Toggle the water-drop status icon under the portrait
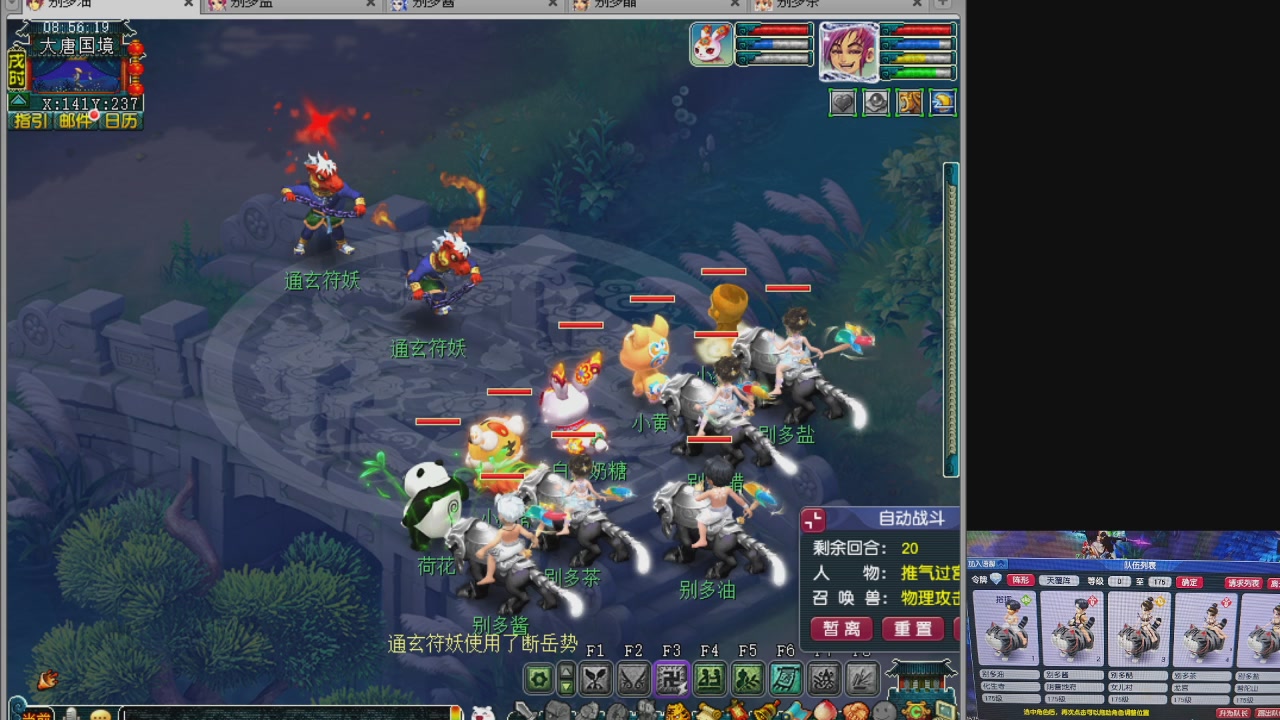Image resolution: width=1280 pixels, height=720 pixels. [877, 102]
